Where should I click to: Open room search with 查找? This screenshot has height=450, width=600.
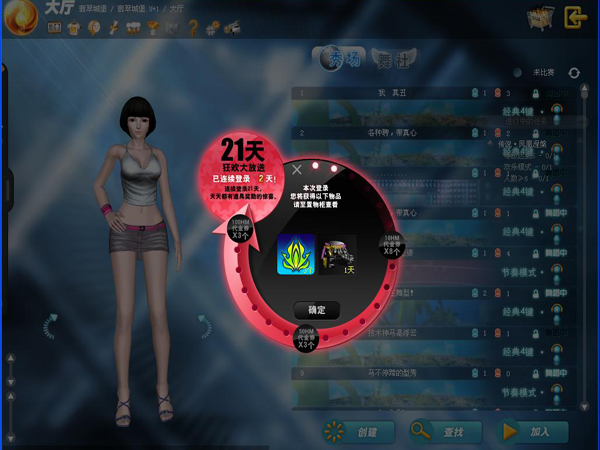tap(445, 431)
